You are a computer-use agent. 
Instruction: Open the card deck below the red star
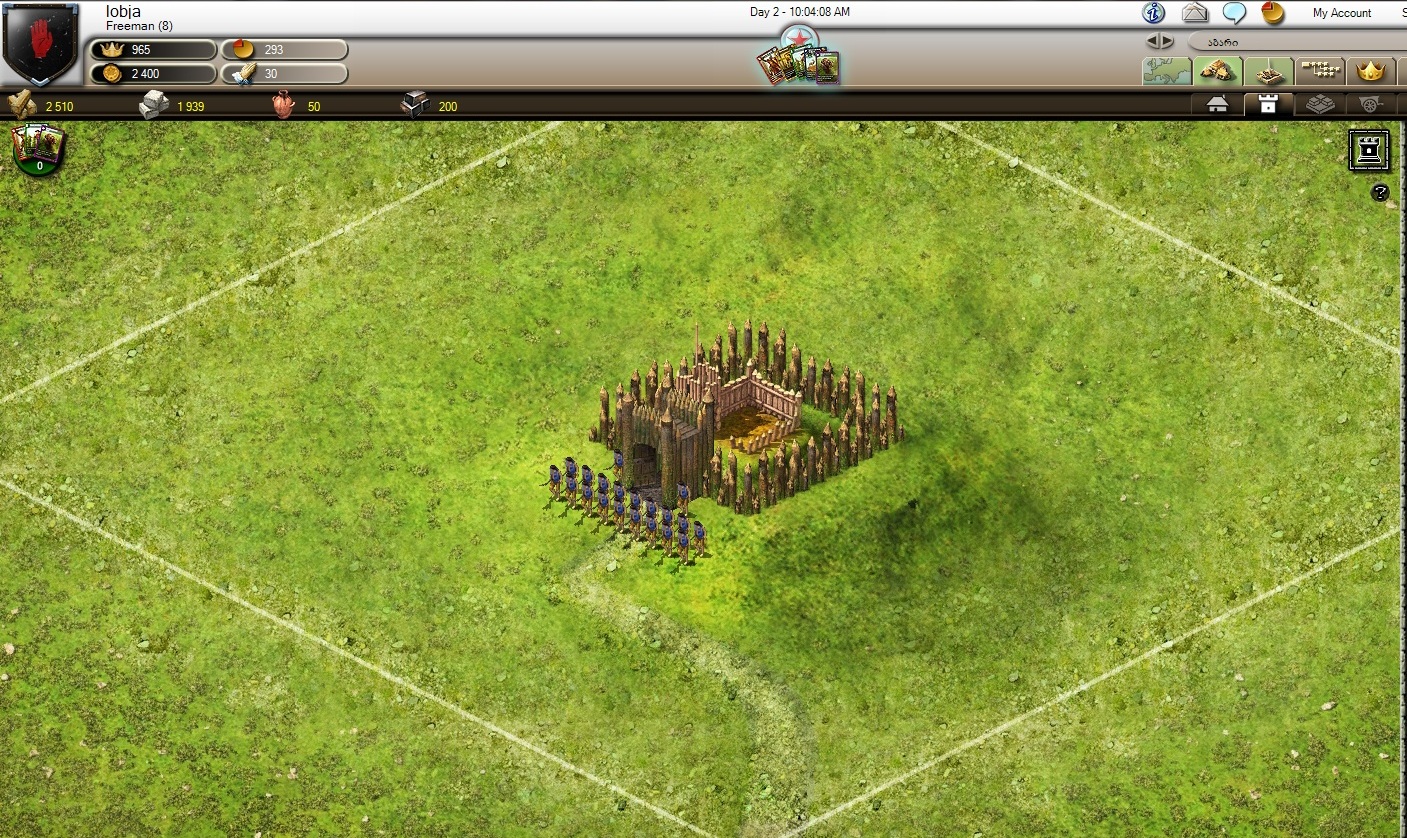coord(799,65)
